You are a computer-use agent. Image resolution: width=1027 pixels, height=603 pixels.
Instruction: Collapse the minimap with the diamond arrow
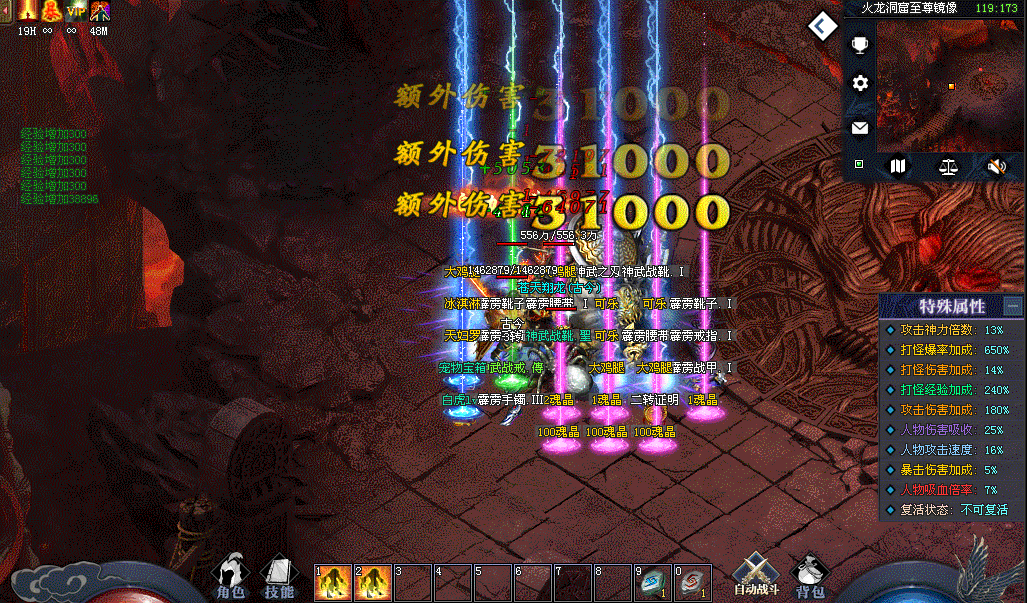click(x=823, y=26)
